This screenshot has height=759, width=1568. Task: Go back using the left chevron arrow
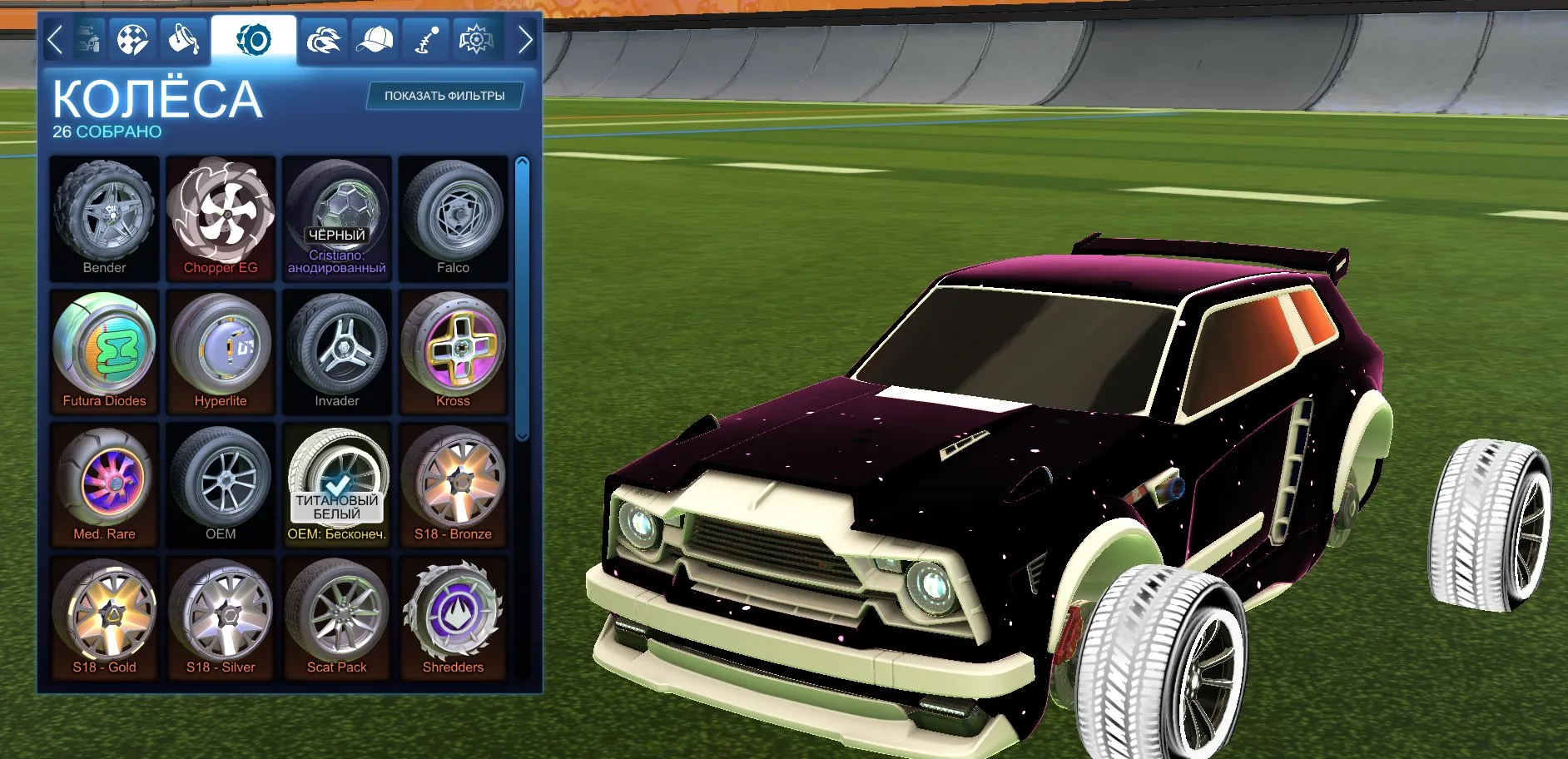click(x=57, y=37)
